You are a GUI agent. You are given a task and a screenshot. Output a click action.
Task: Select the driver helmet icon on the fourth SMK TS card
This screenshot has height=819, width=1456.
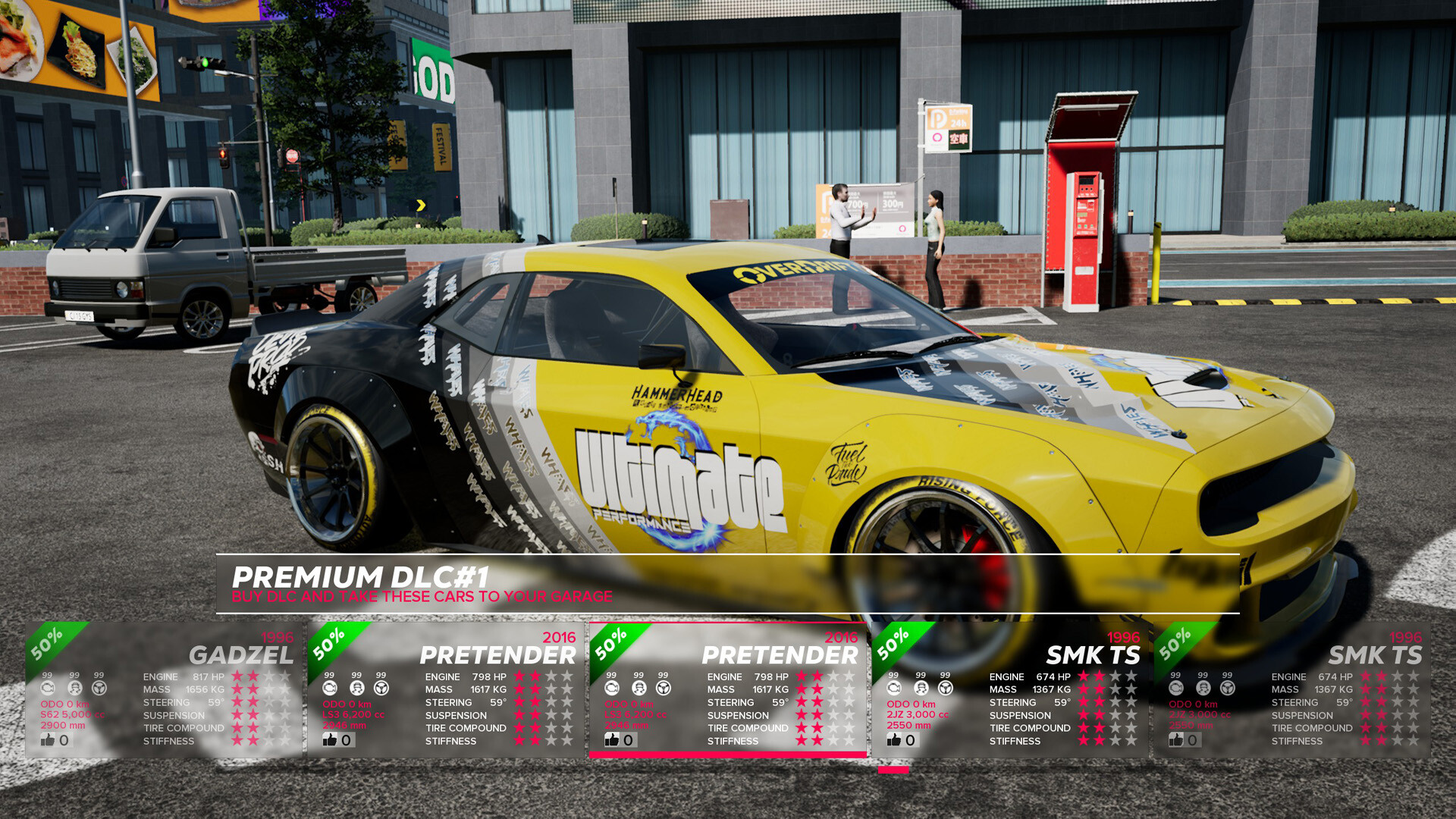920,688
